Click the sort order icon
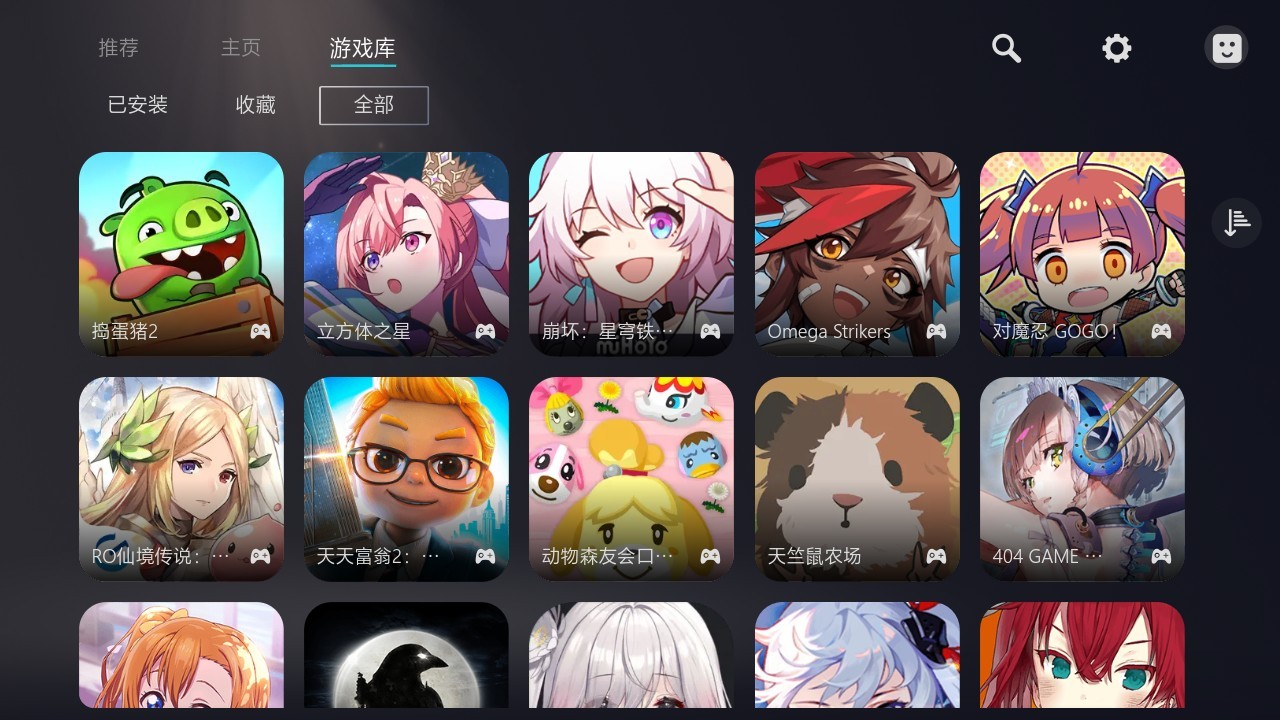Image resolution: width=1280 pixels, height=720 pixels. tap(1236, 222)
